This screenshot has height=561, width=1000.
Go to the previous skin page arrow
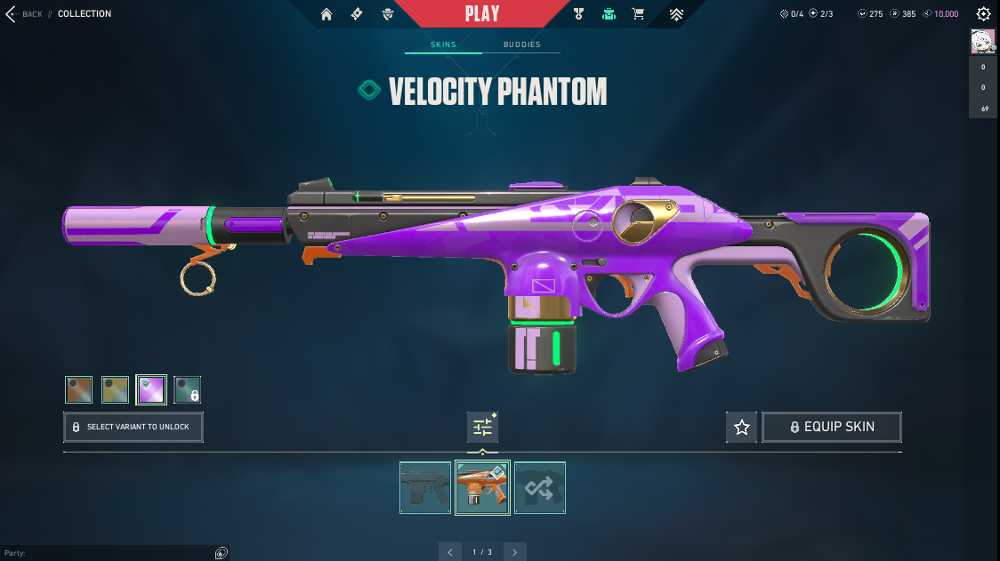(x=450, y=552)
